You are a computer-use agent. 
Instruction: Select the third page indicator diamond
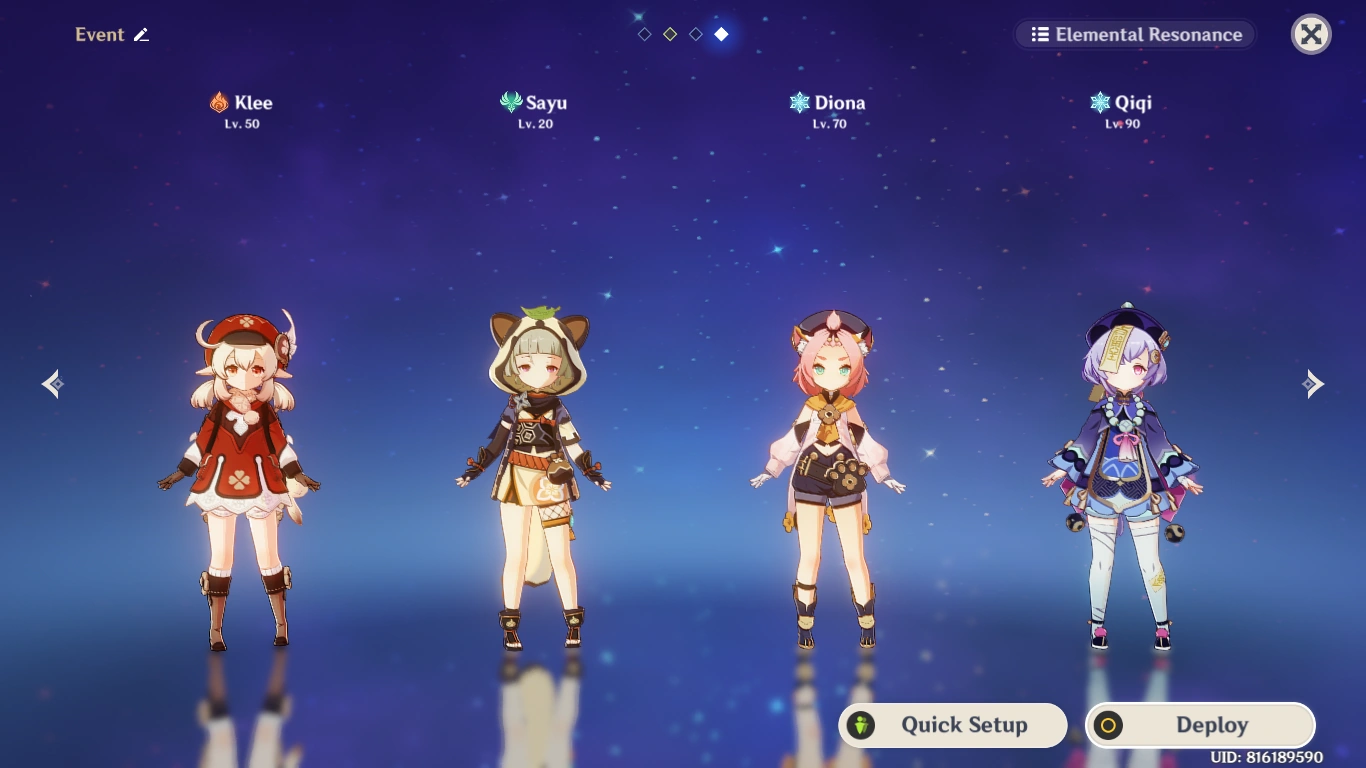point(695,32)
